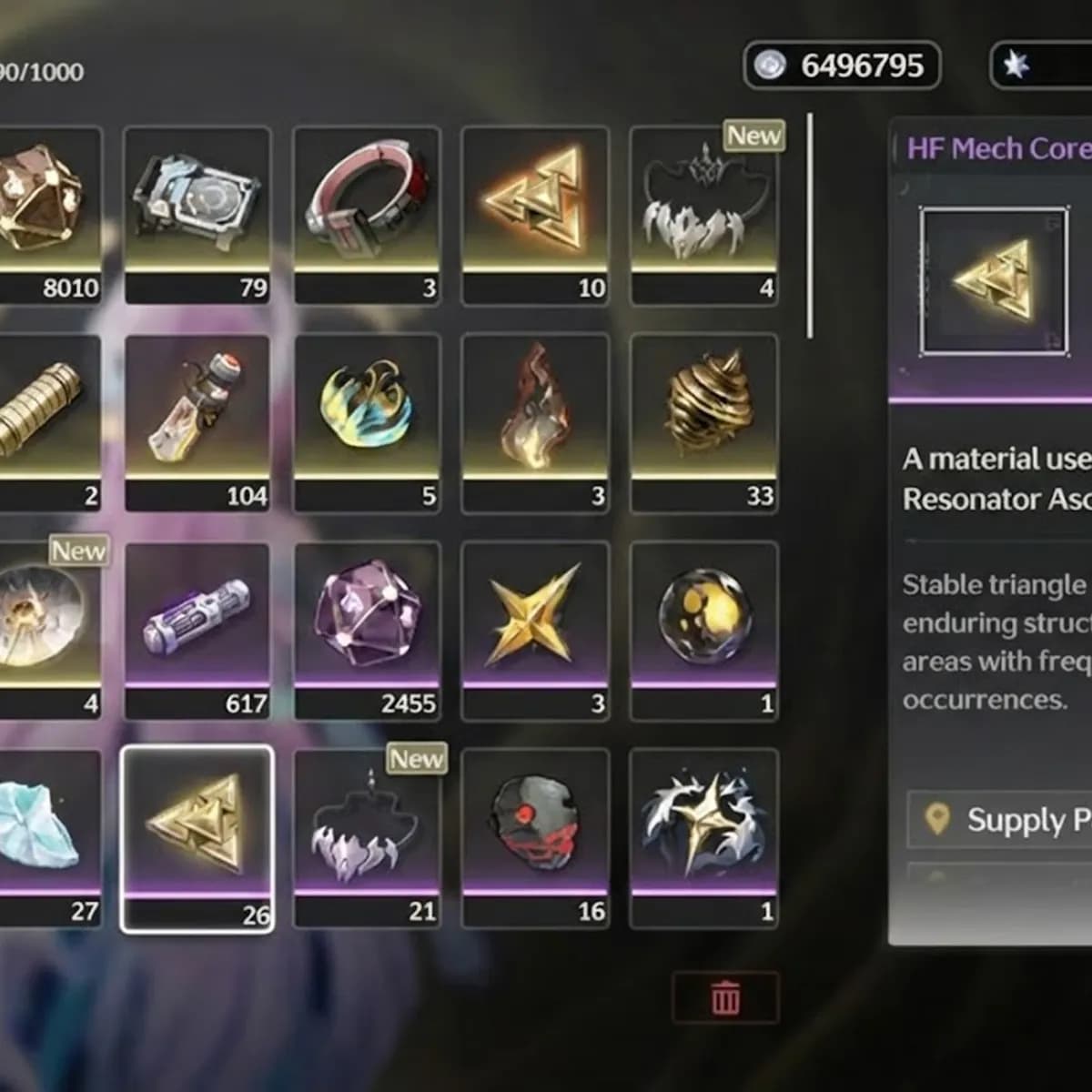The height and width of the screenshot is (1092, 1092).
Task: Select the new crown necklace slot with 4
Action: (703, 214)
